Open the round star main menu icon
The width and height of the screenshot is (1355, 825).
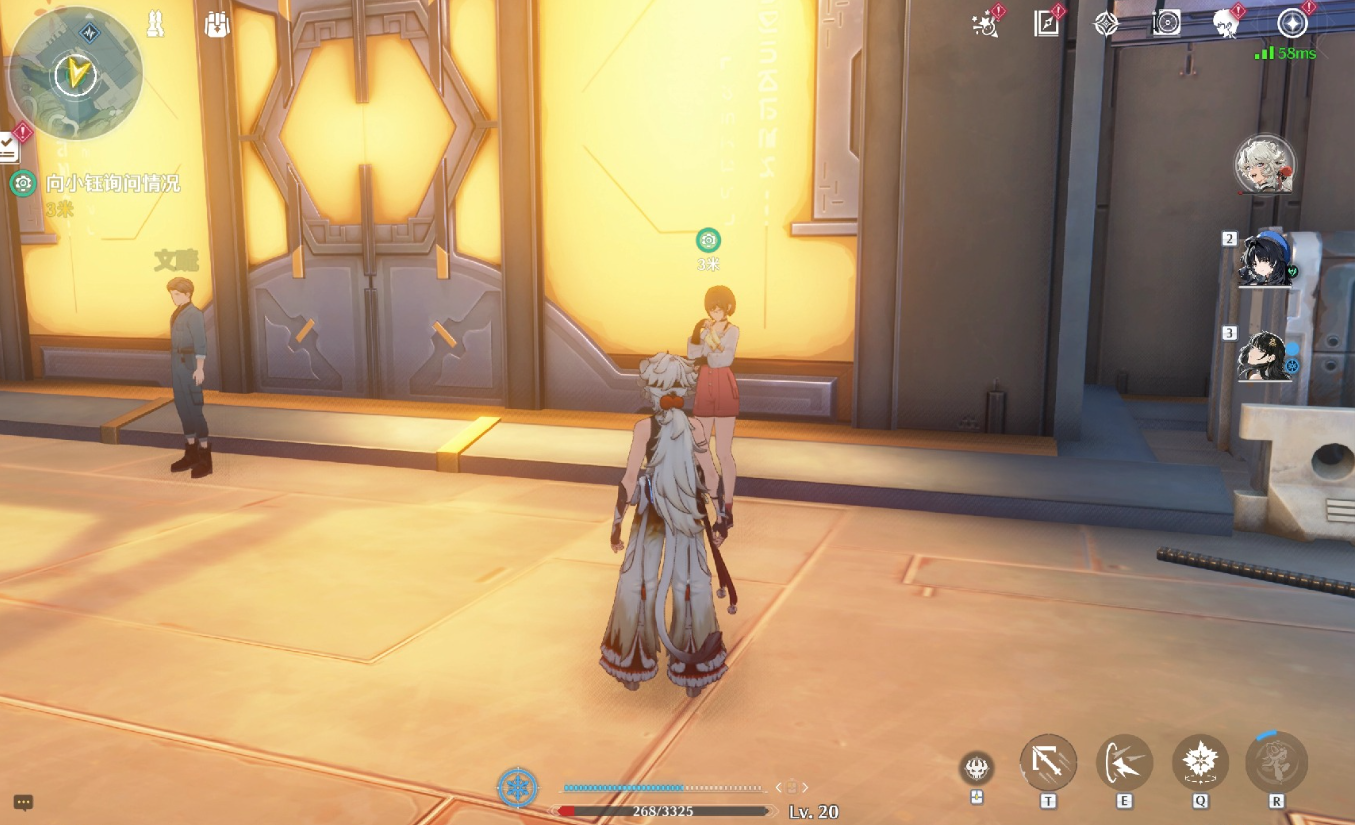point(1292,24)
